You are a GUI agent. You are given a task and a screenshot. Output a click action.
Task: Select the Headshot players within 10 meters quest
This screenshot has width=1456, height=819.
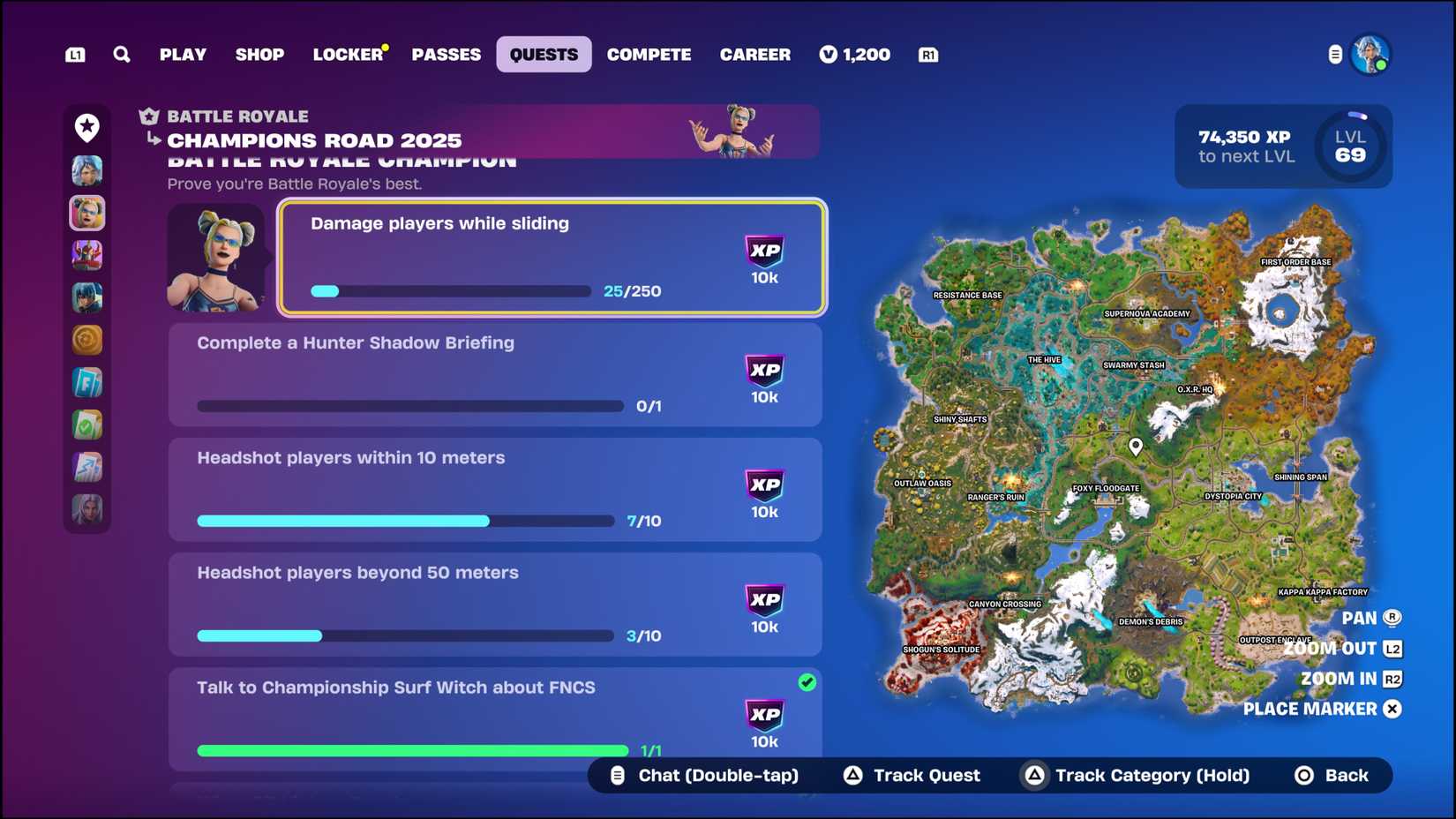tap(494, 490)
